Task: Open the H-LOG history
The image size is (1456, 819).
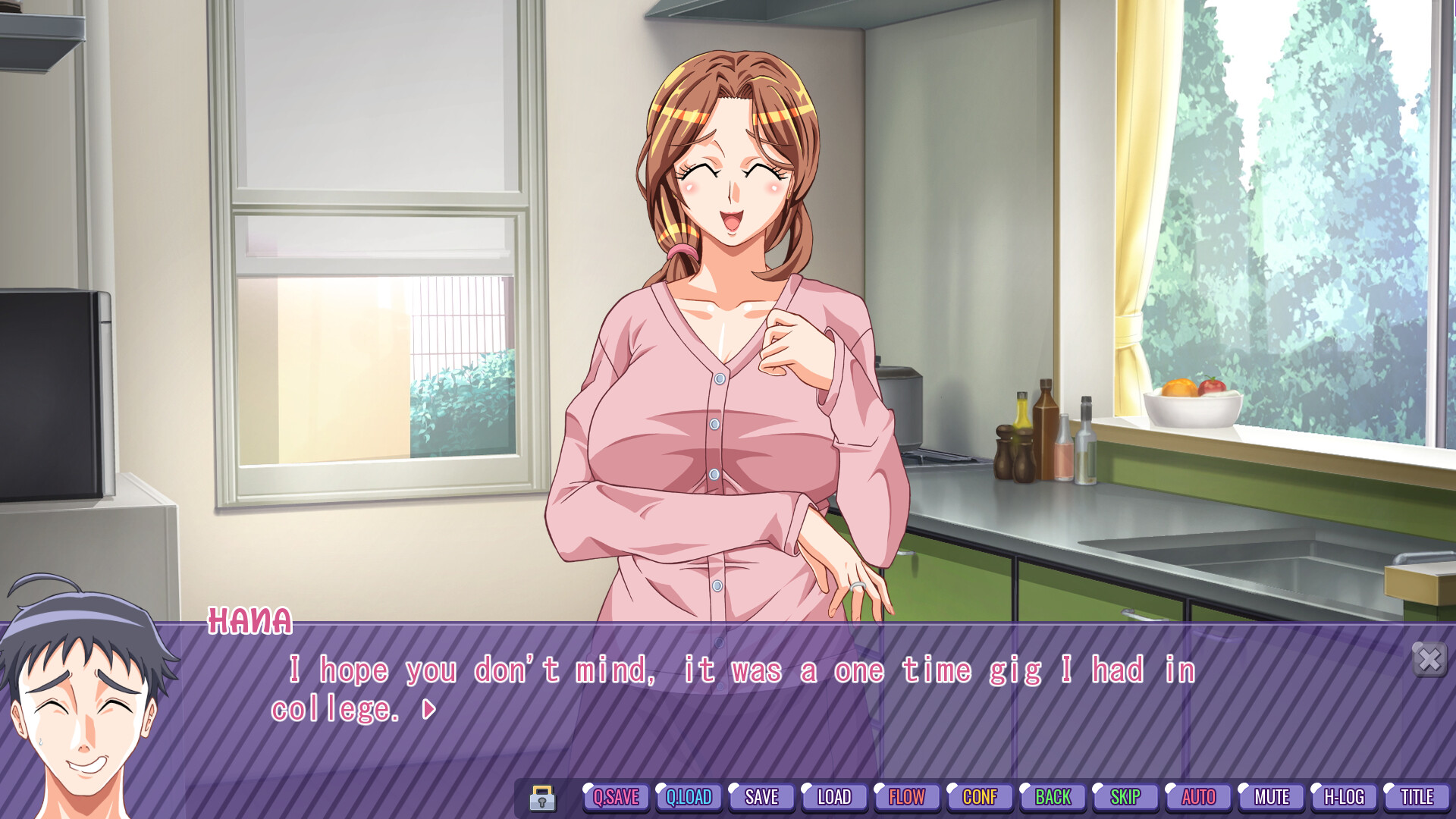Action: pos(1343,797)
